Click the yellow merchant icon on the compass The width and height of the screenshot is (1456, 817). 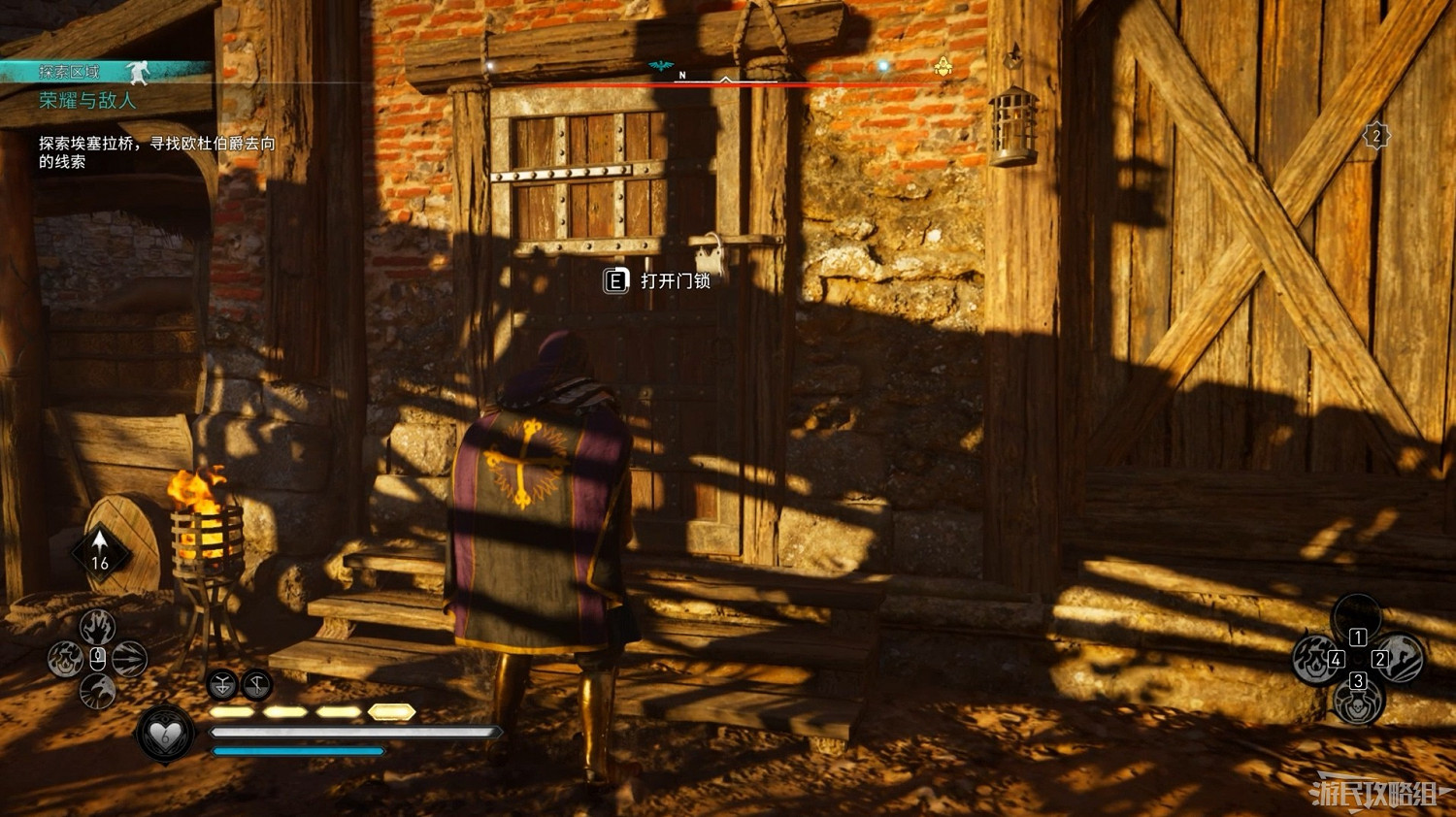[x=943, y=66]
